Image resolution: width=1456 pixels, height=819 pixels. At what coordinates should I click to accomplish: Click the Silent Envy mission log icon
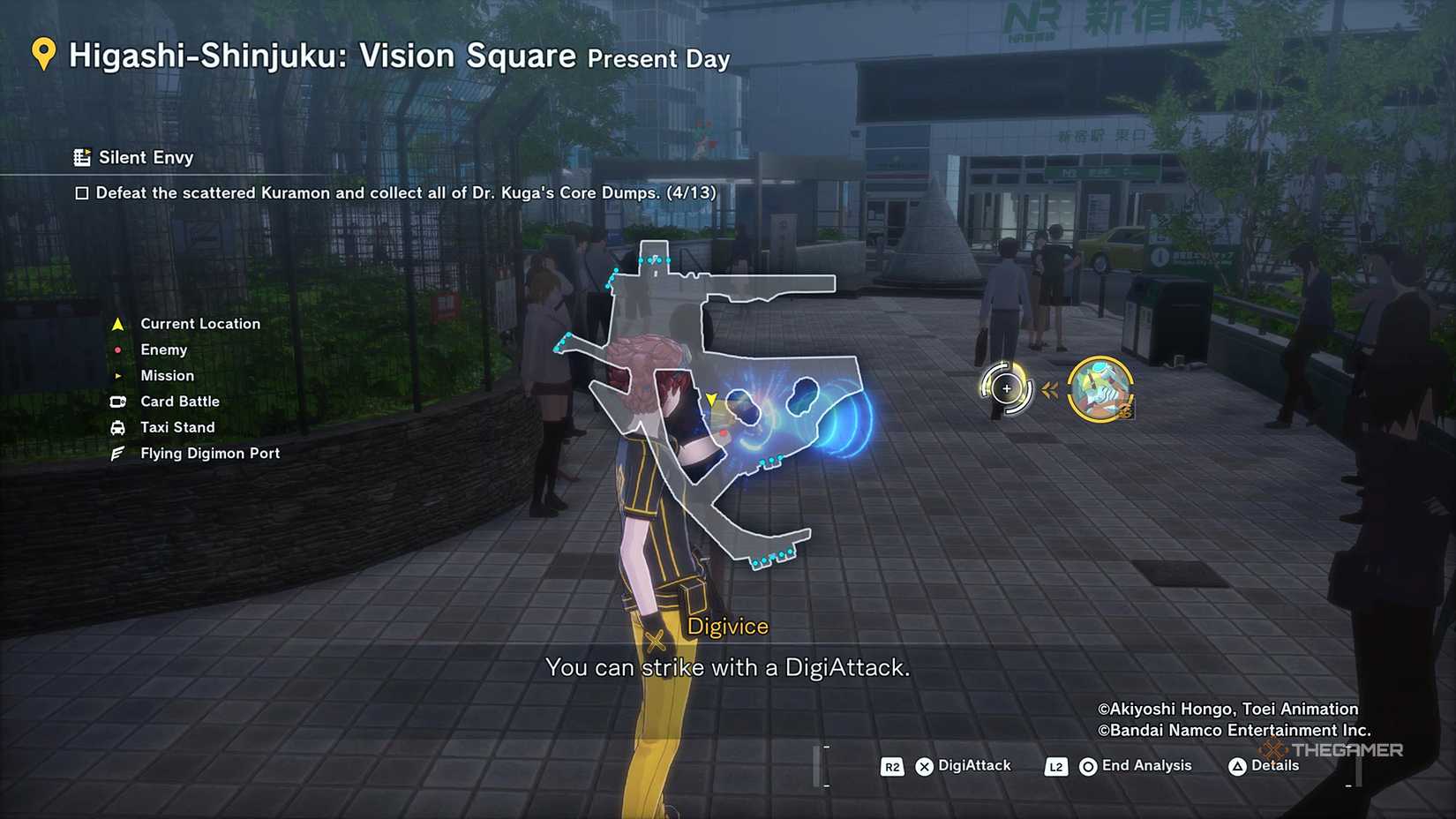pos(84,157)
